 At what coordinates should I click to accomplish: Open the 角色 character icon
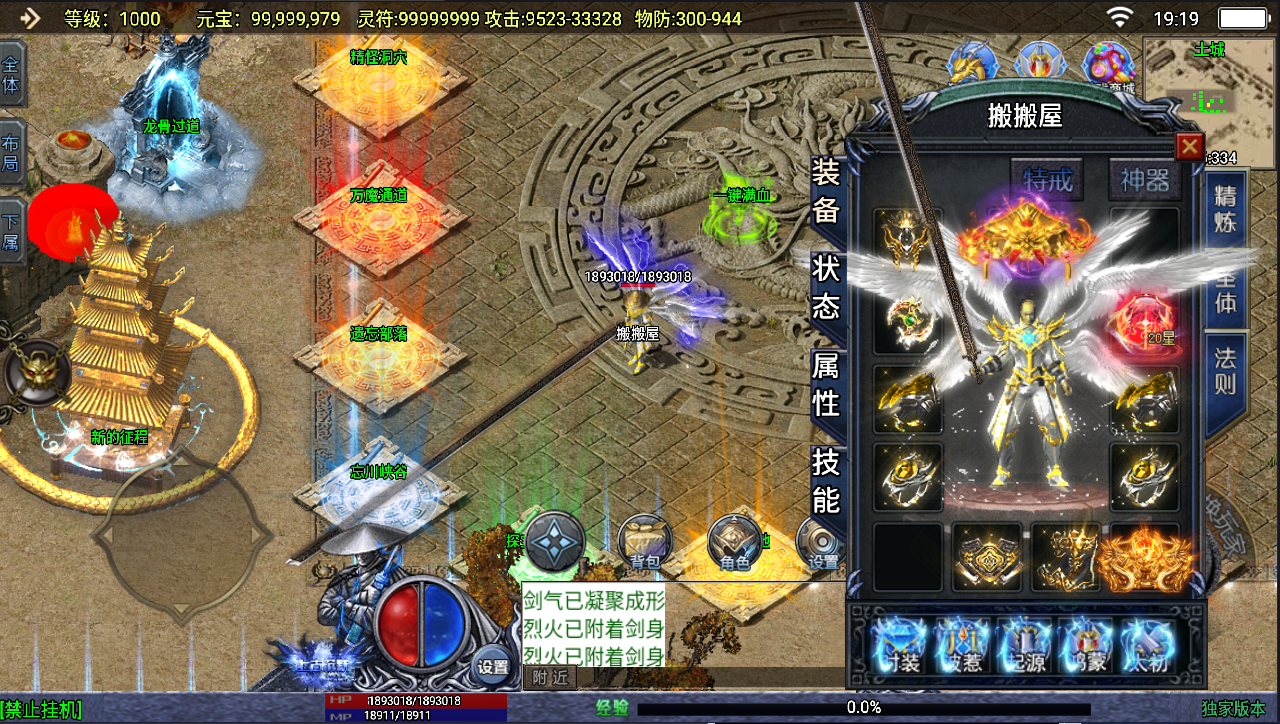click(x=735, y=545)
